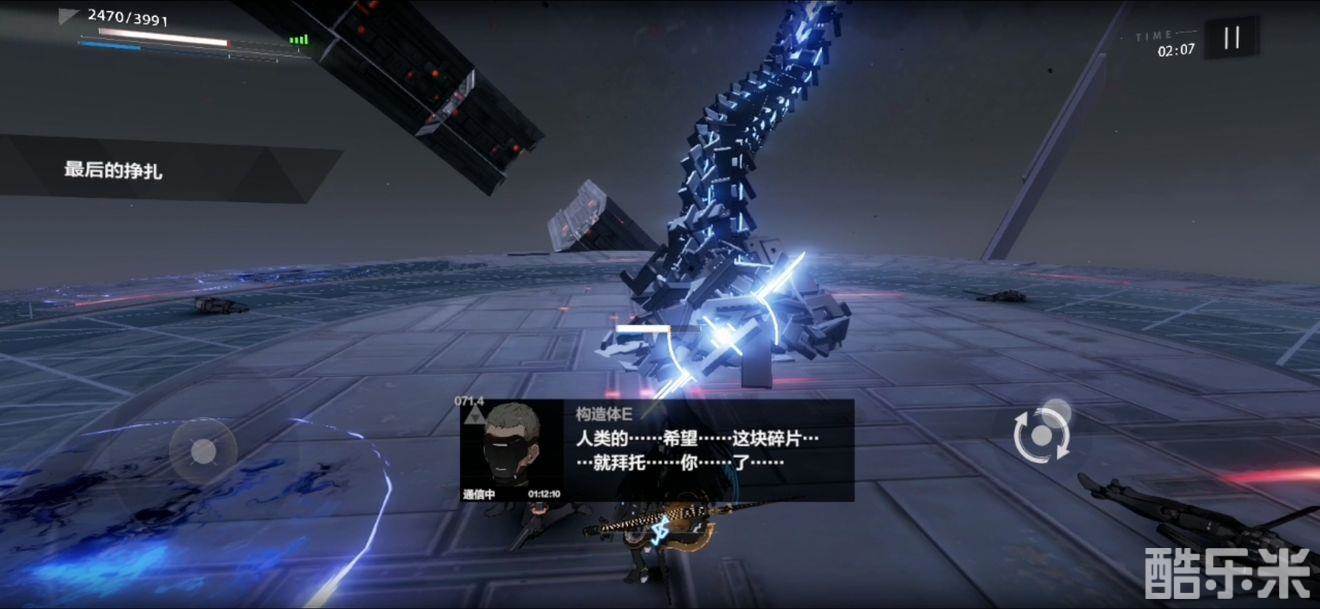Viewport: 1320px width, 609px height.
Task: Pause the game with the pause button
Action: pos(1231,38)
